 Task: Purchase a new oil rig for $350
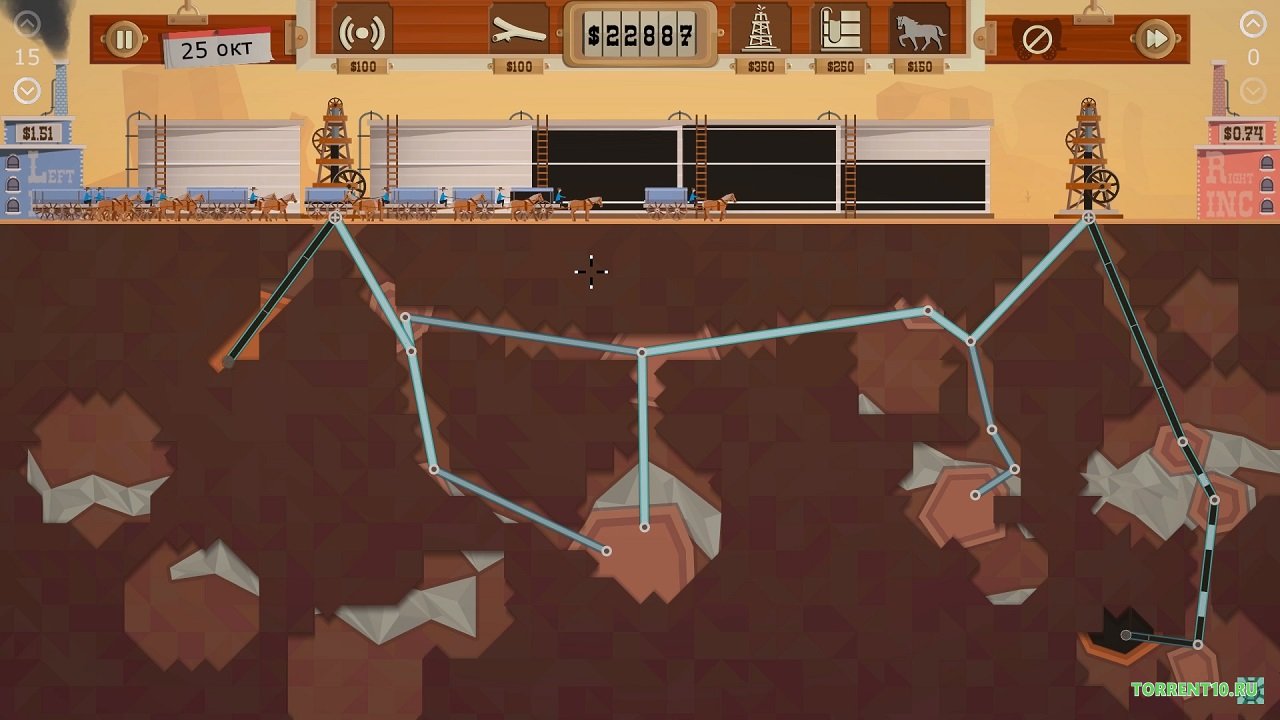pos(761,30)
